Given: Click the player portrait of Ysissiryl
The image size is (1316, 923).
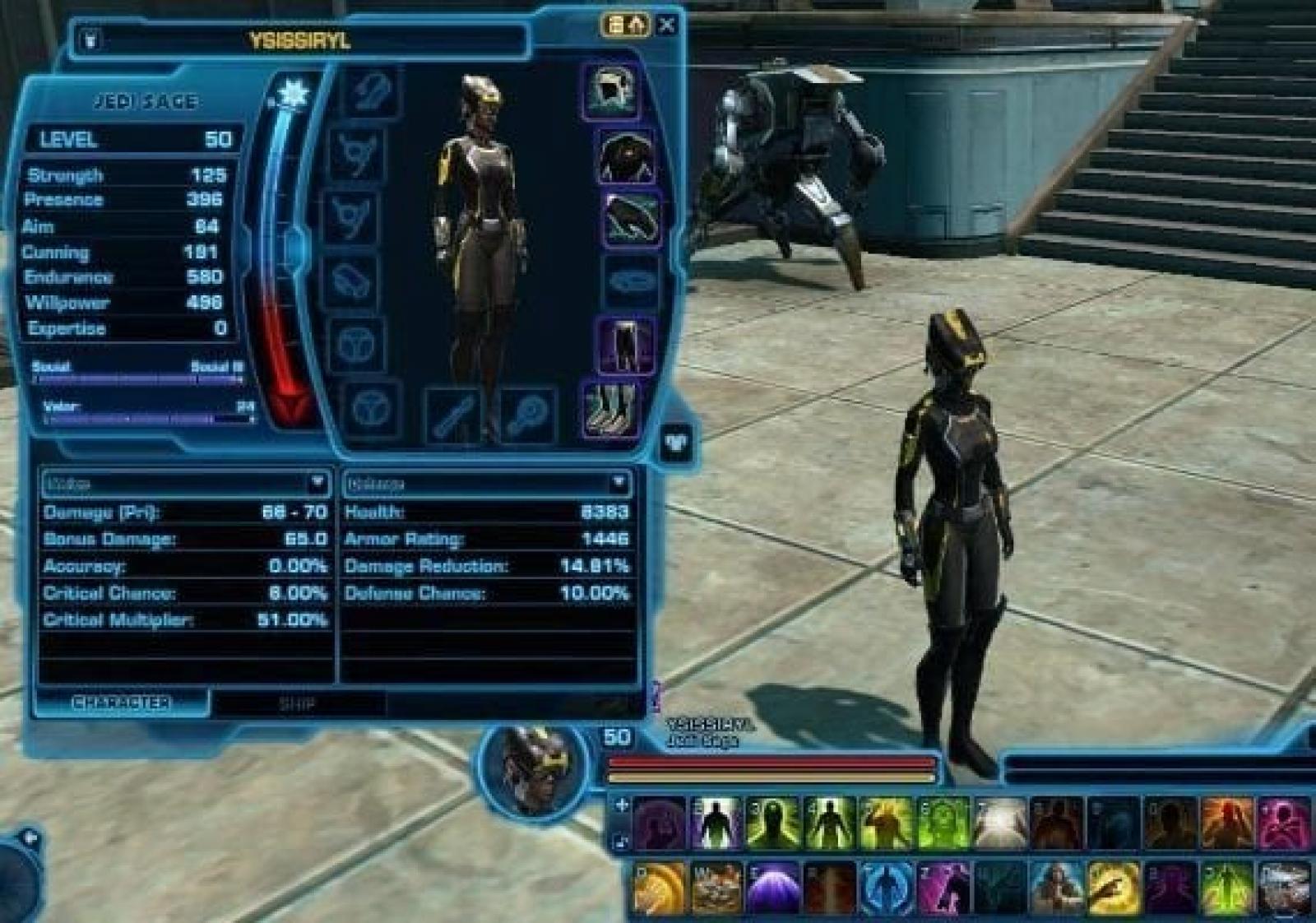Looking at the screenshot, I should click(x=533, y=769).
